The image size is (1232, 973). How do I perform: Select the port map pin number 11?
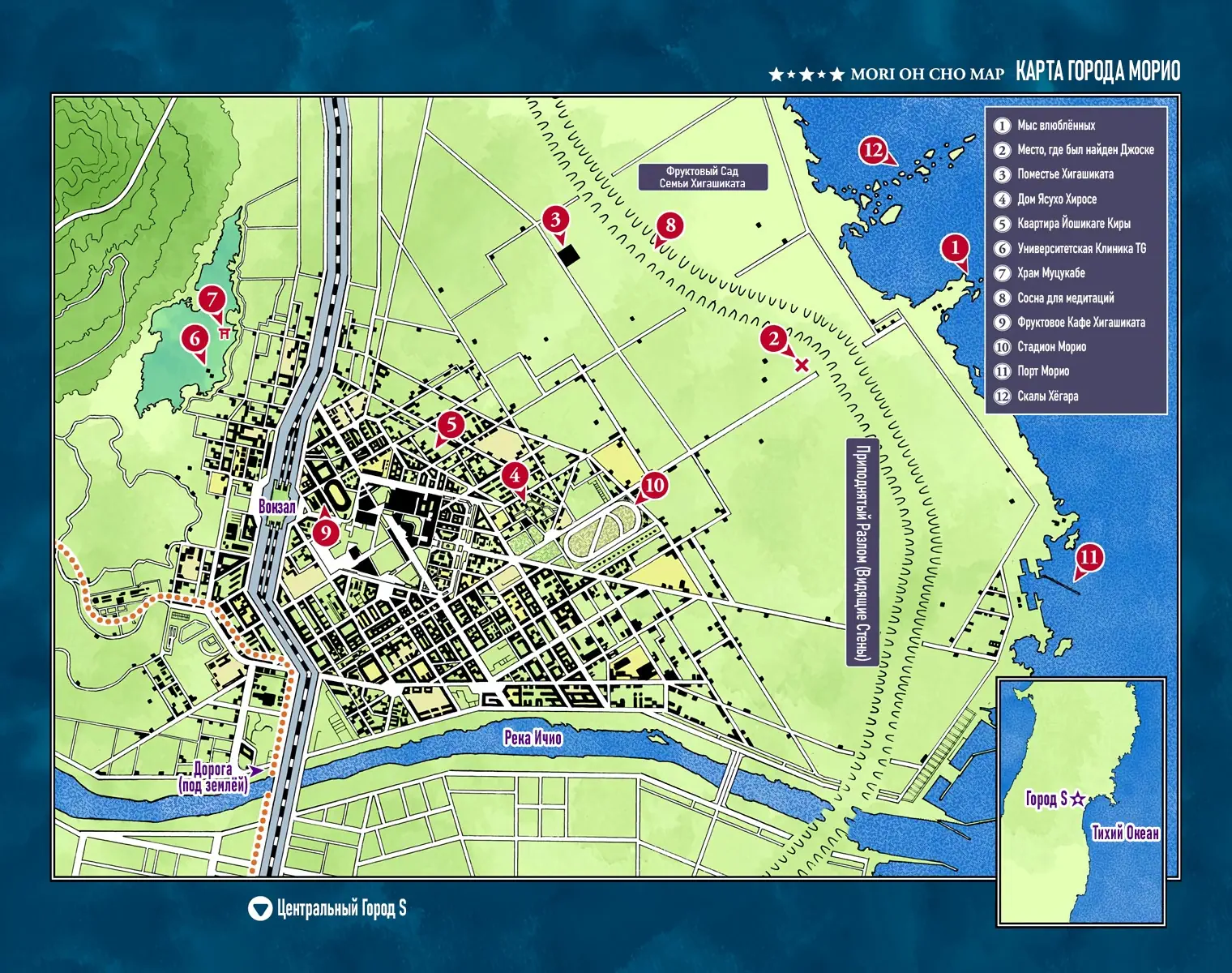[x=1089, y=557]
